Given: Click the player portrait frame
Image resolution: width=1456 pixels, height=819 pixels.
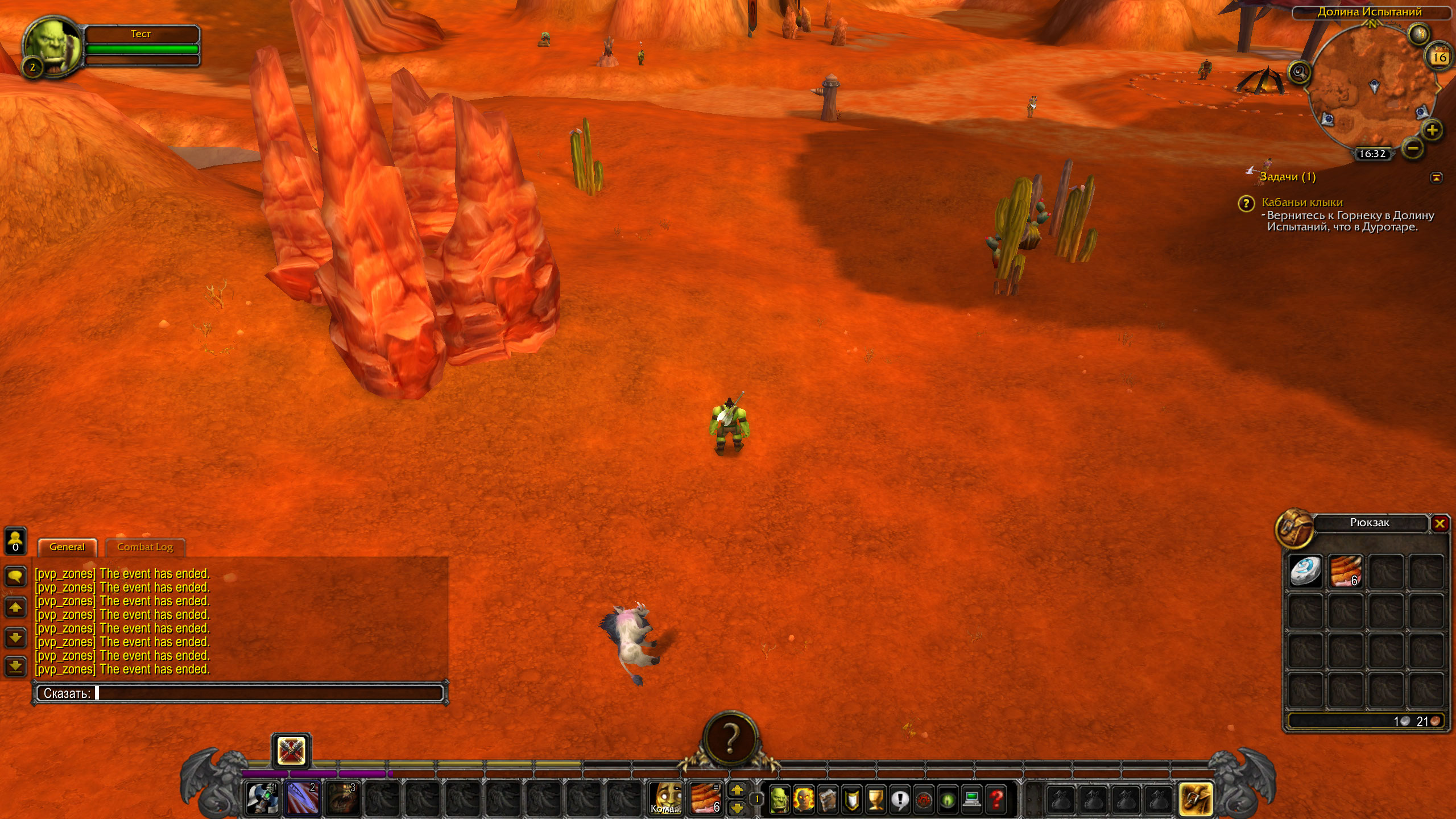Looking at the screenshot, I should tap(52, 47).
